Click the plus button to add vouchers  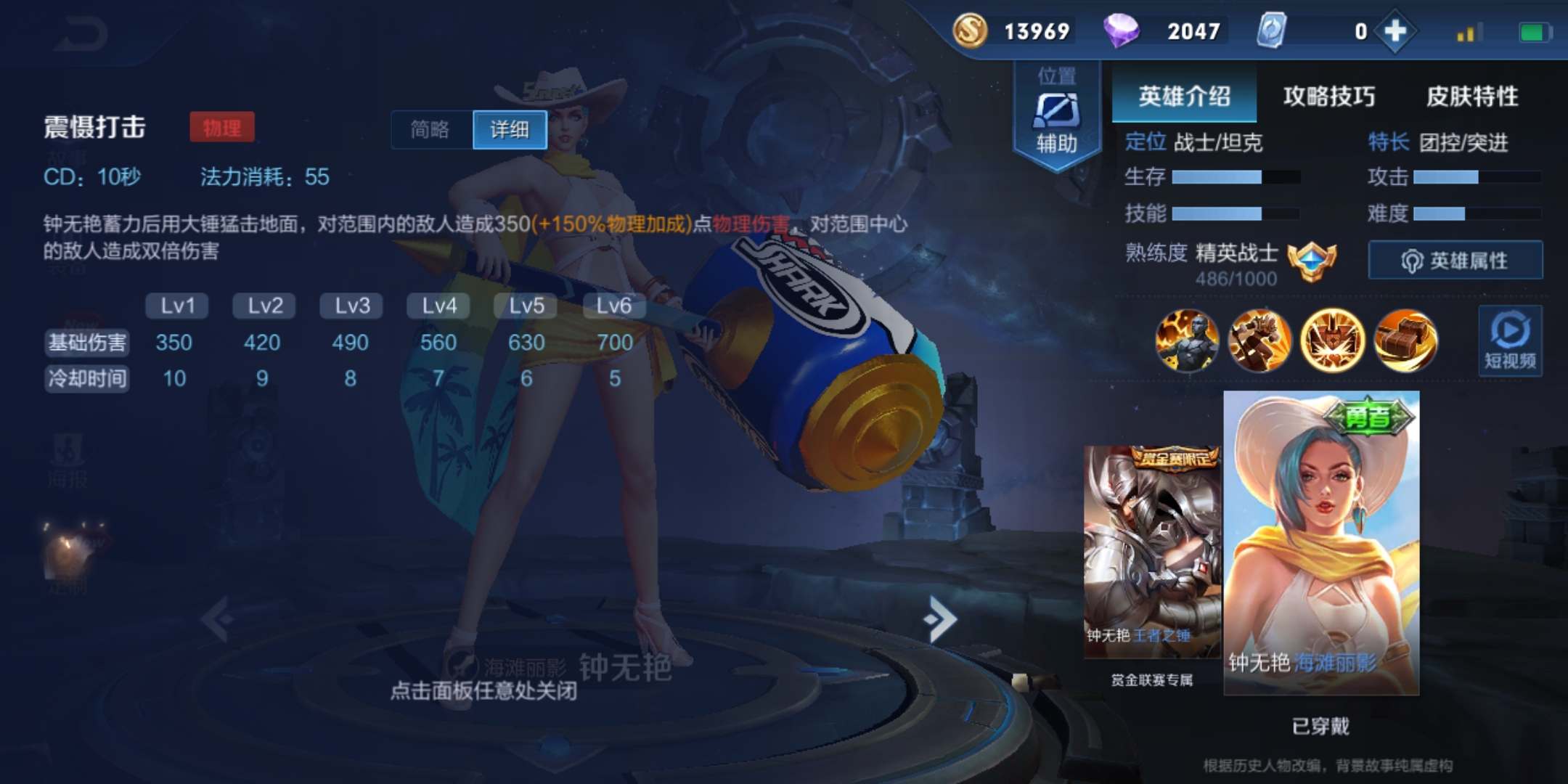tap(1395, 31)
